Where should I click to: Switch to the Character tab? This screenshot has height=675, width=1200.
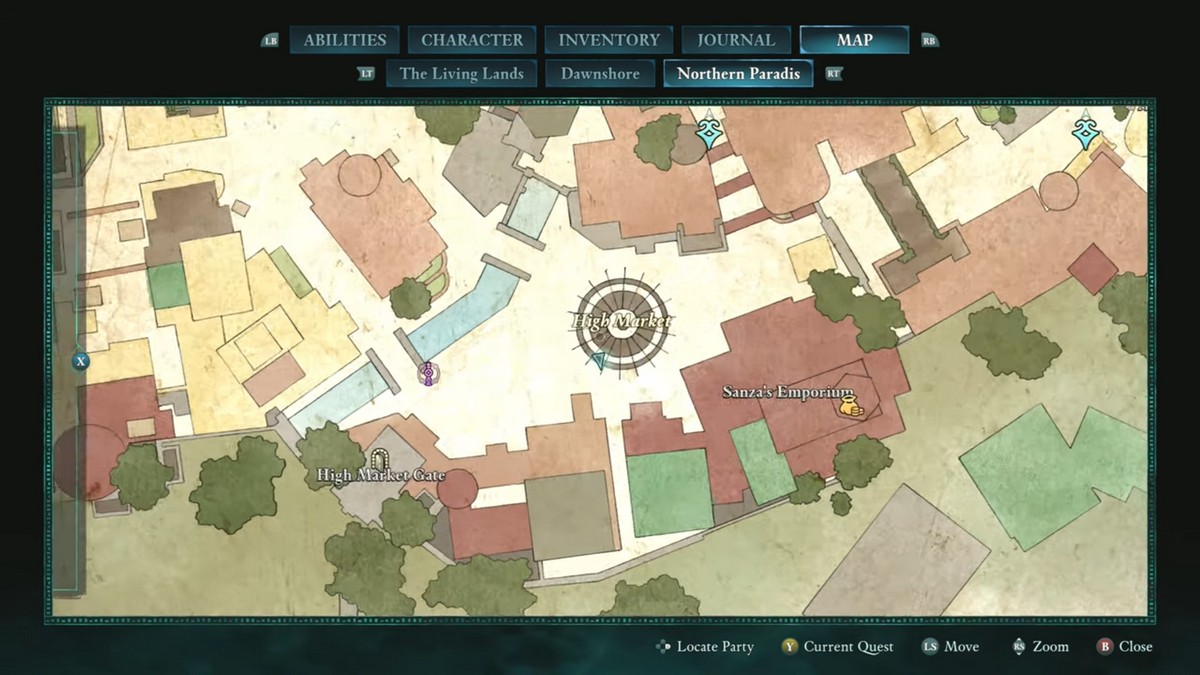pyautogui.click(x=472, y=40)
